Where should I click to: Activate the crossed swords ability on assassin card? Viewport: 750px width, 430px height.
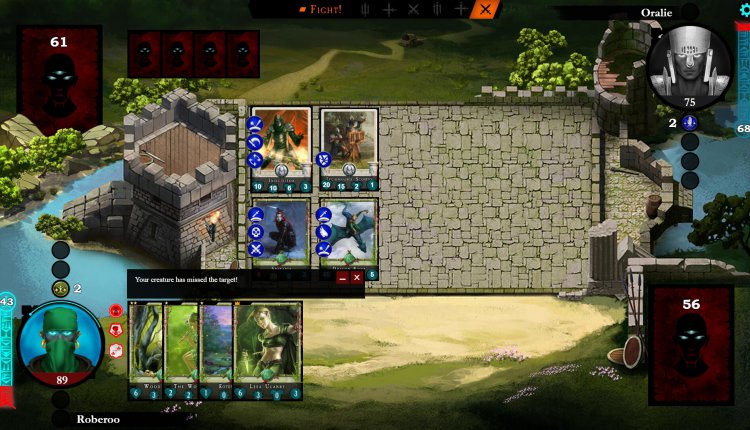tap(255, 250)
